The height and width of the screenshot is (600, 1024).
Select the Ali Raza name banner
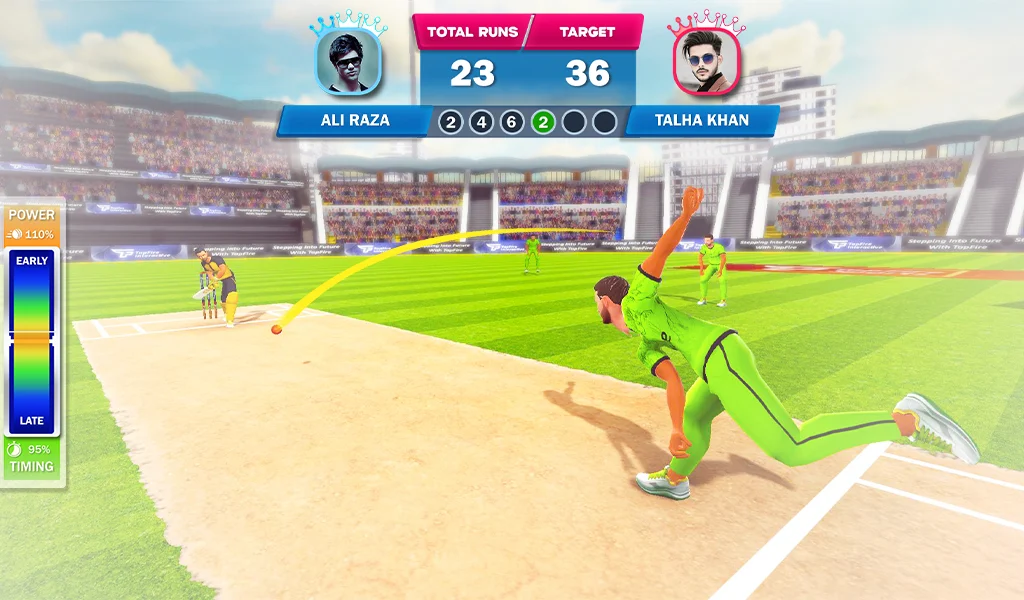[x=355, y=121]
